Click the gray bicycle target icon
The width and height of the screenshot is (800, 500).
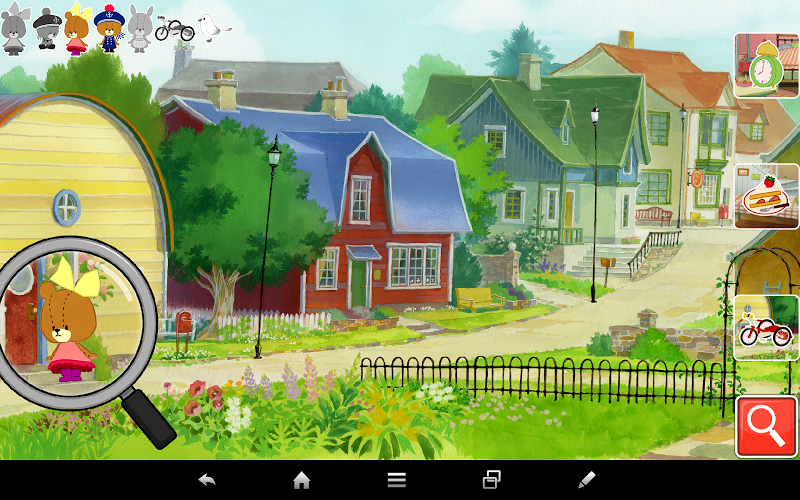pos(174,30)
